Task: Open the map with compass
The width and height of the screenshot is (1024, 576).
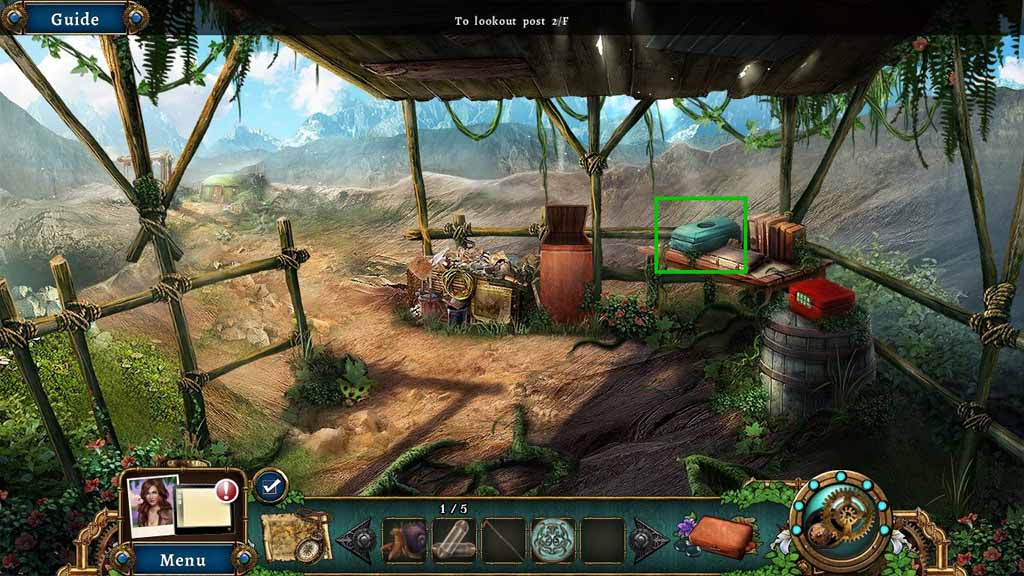Action: click(x=296, y=537)
